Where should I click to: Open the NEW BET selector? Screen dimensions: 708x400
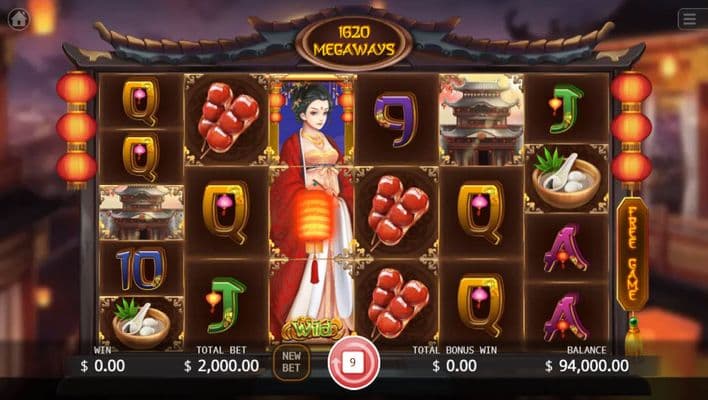pyautogui.click(x=291, y=362)
